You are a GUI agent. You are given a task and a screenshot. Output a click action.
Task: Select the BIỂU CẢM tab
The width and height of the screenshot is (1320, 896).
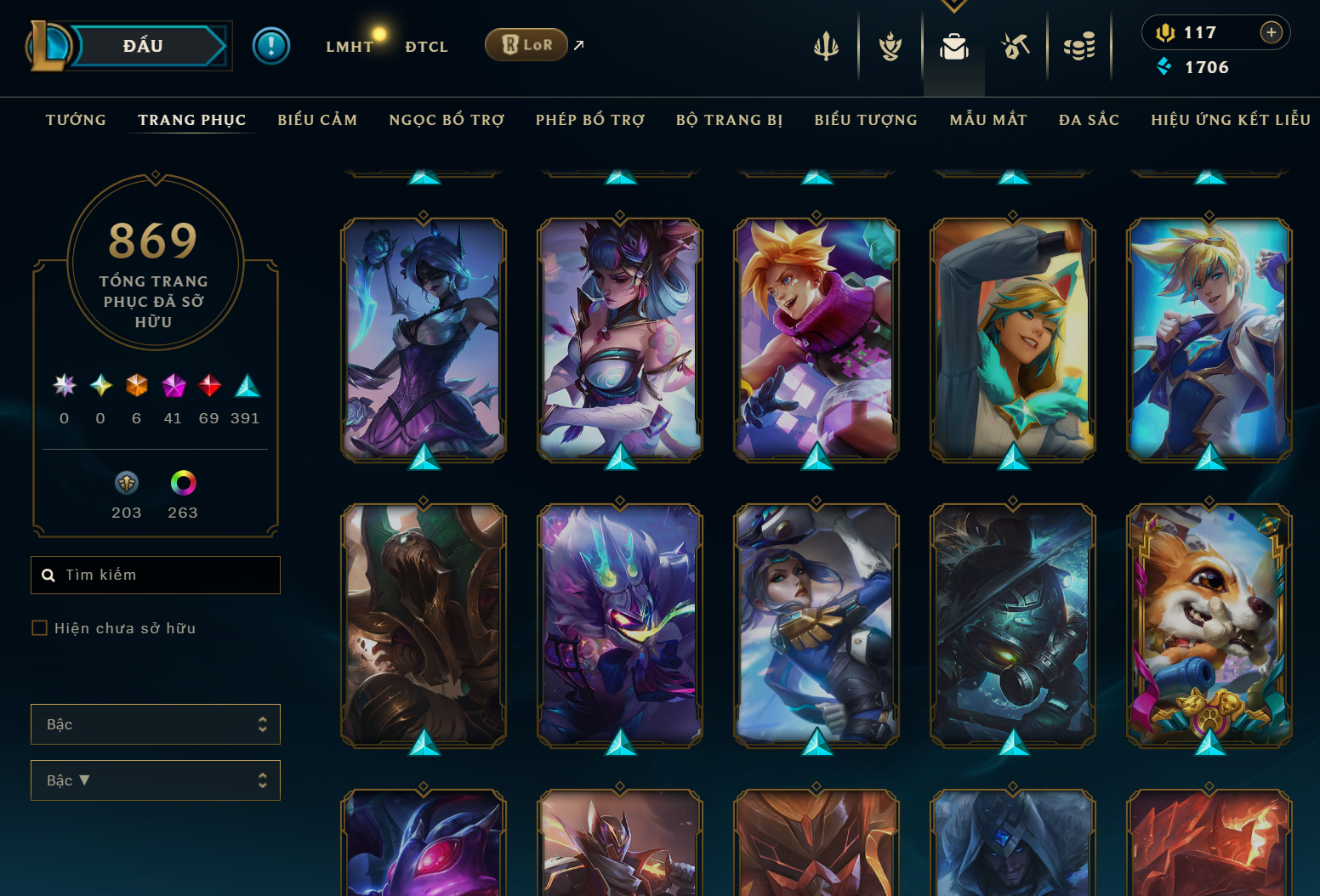point(317,120)
